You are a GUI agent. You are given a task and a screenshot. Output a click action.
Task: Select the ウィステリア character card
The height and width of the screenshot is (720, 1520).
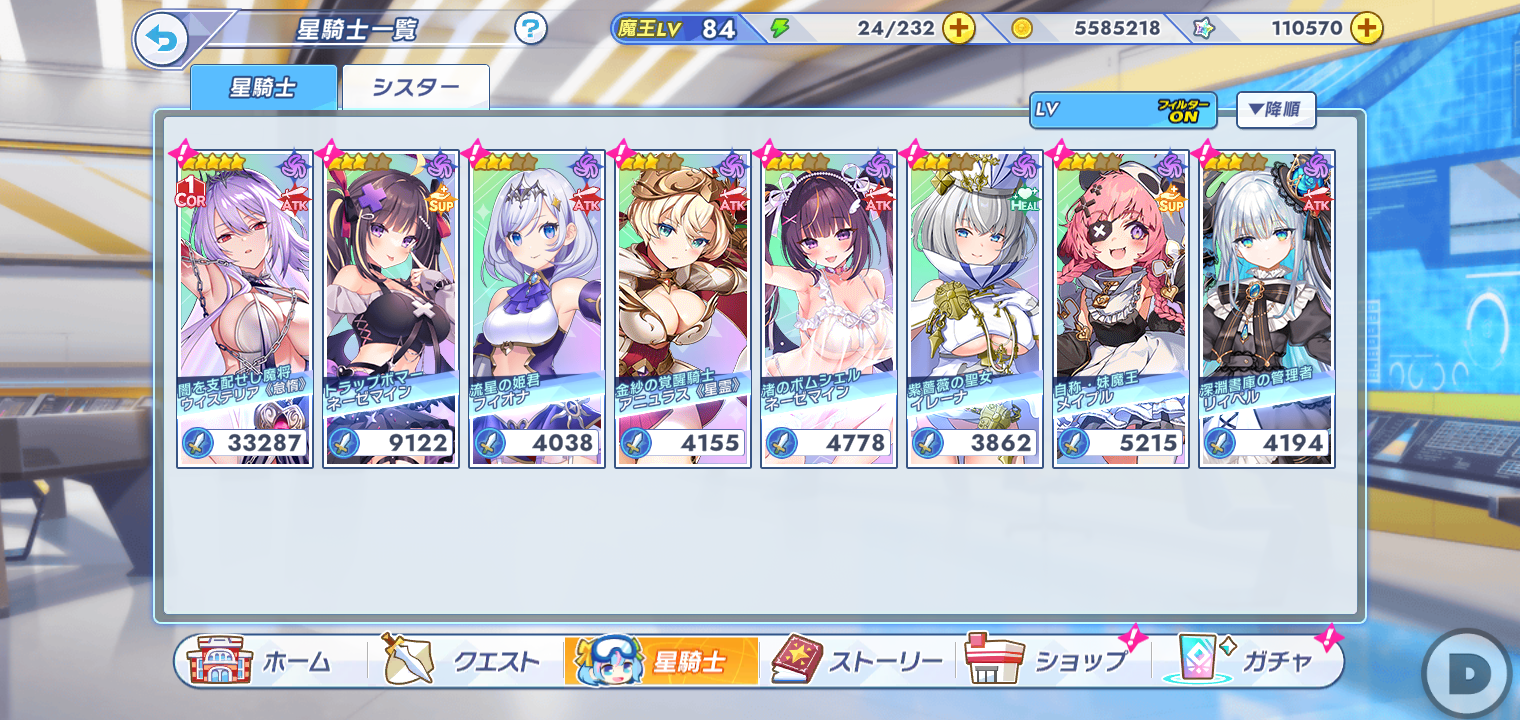tap(245, 309)
